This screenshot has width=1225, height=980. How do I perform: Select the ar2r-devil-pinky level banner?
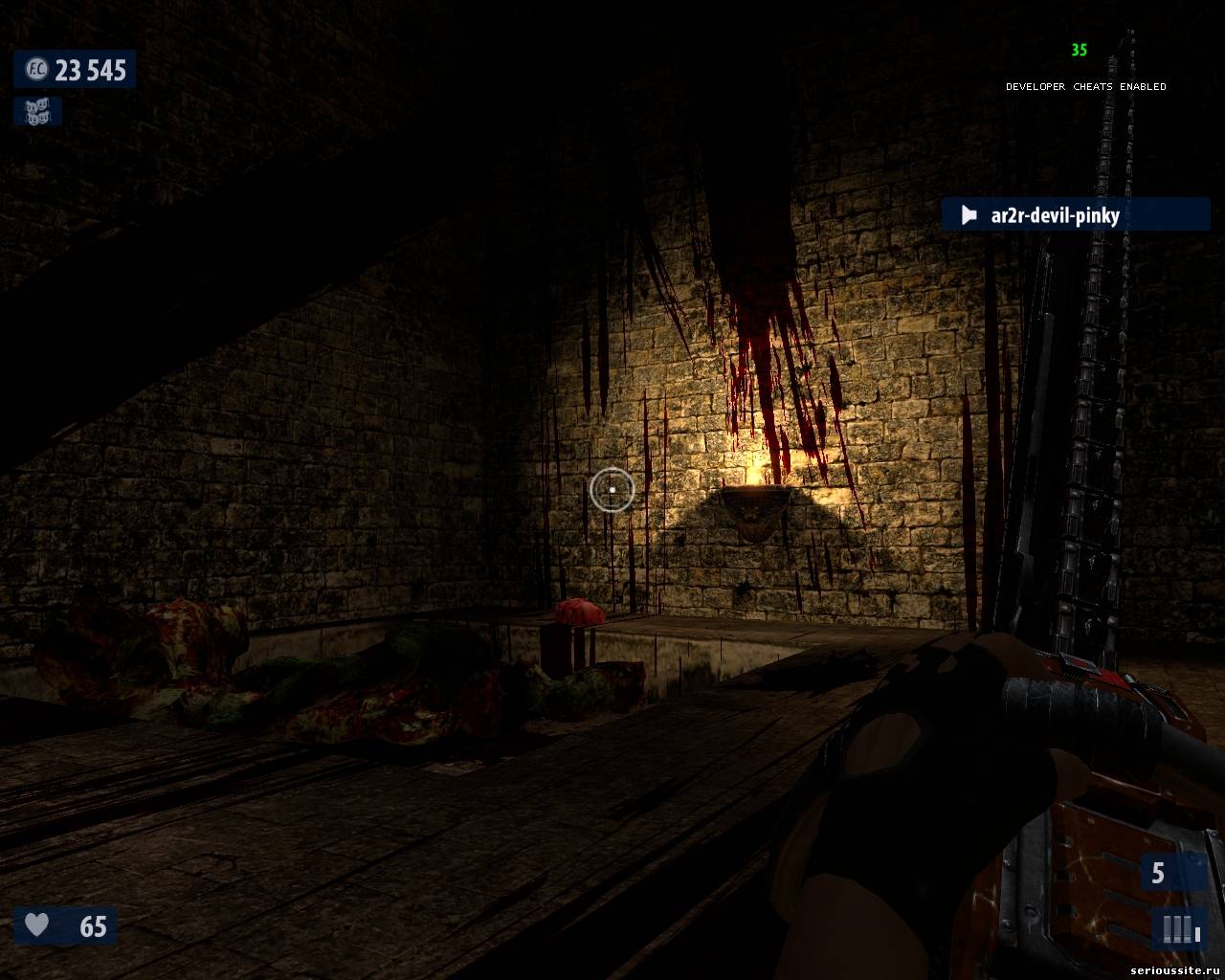pyautogui.click(x=1074, y=214)
